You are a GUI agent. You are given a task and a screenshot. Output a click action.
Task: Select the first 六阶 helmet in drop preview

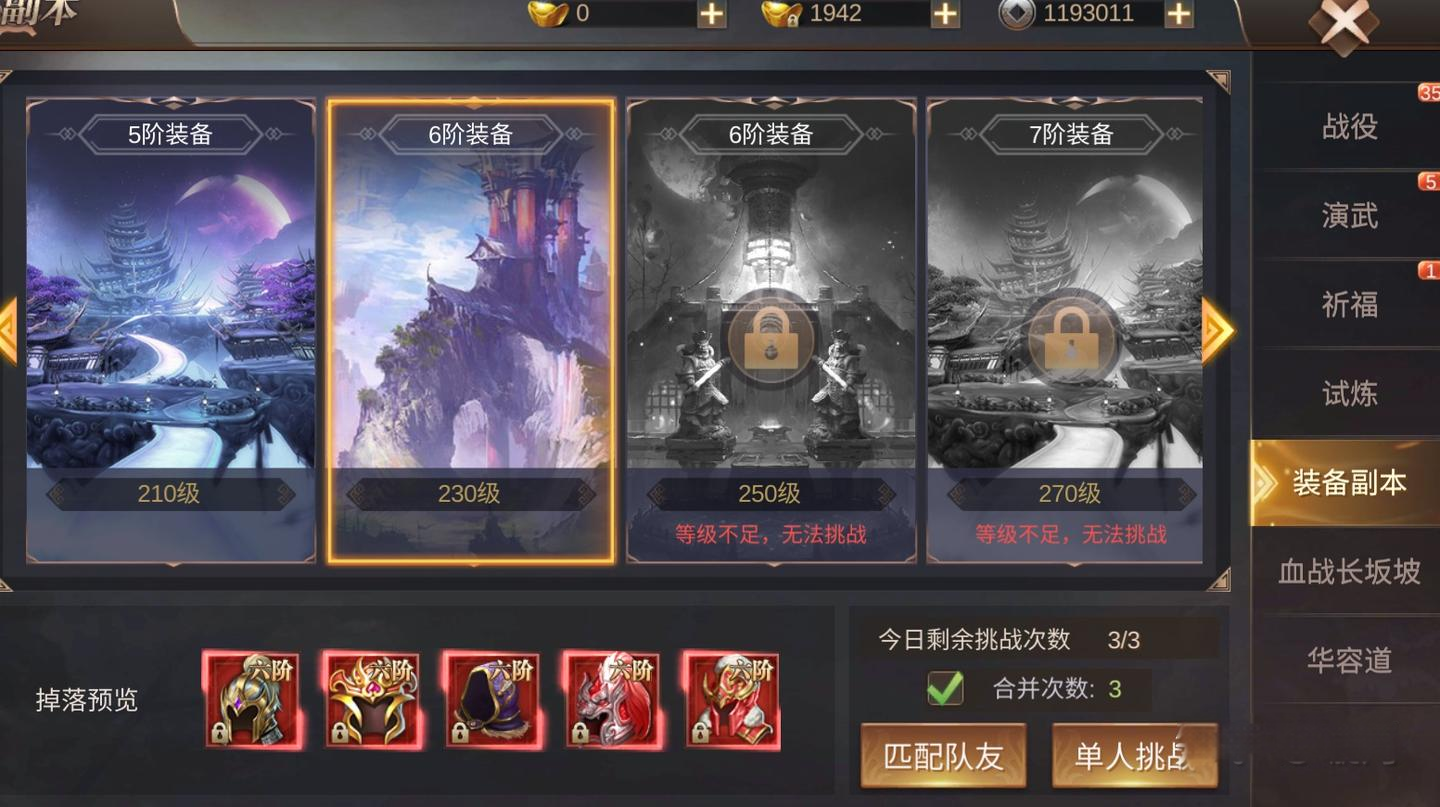pyautogui.click(x=253, y=701)
